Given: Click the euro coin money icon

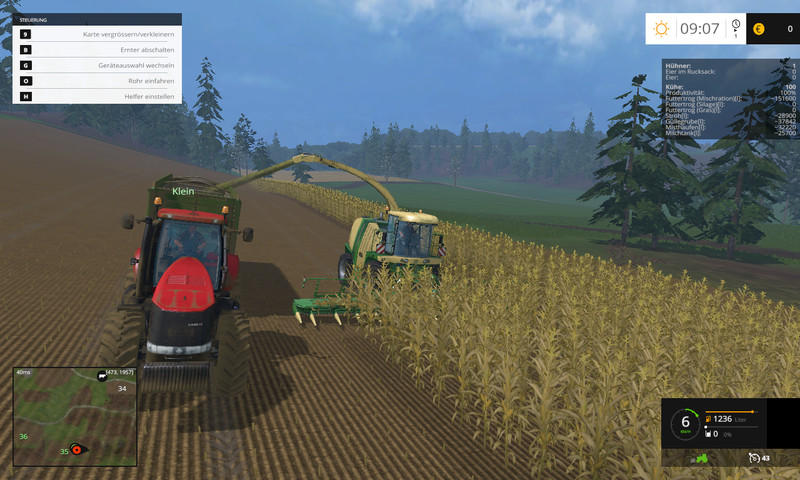Looking at the screenshot, I should point(757,29).
